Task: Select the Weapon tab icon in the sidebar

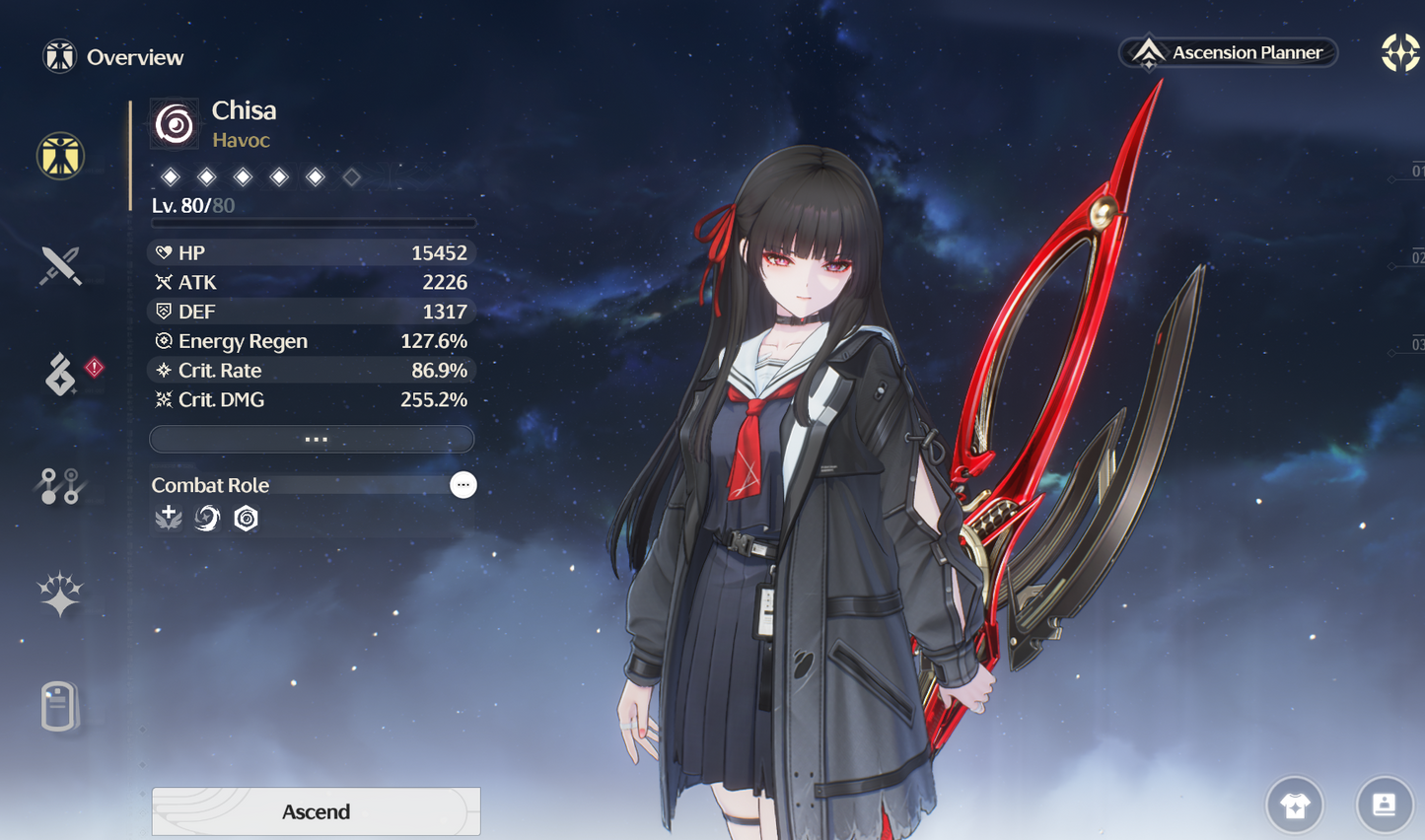Action: (x=60, y=263)
